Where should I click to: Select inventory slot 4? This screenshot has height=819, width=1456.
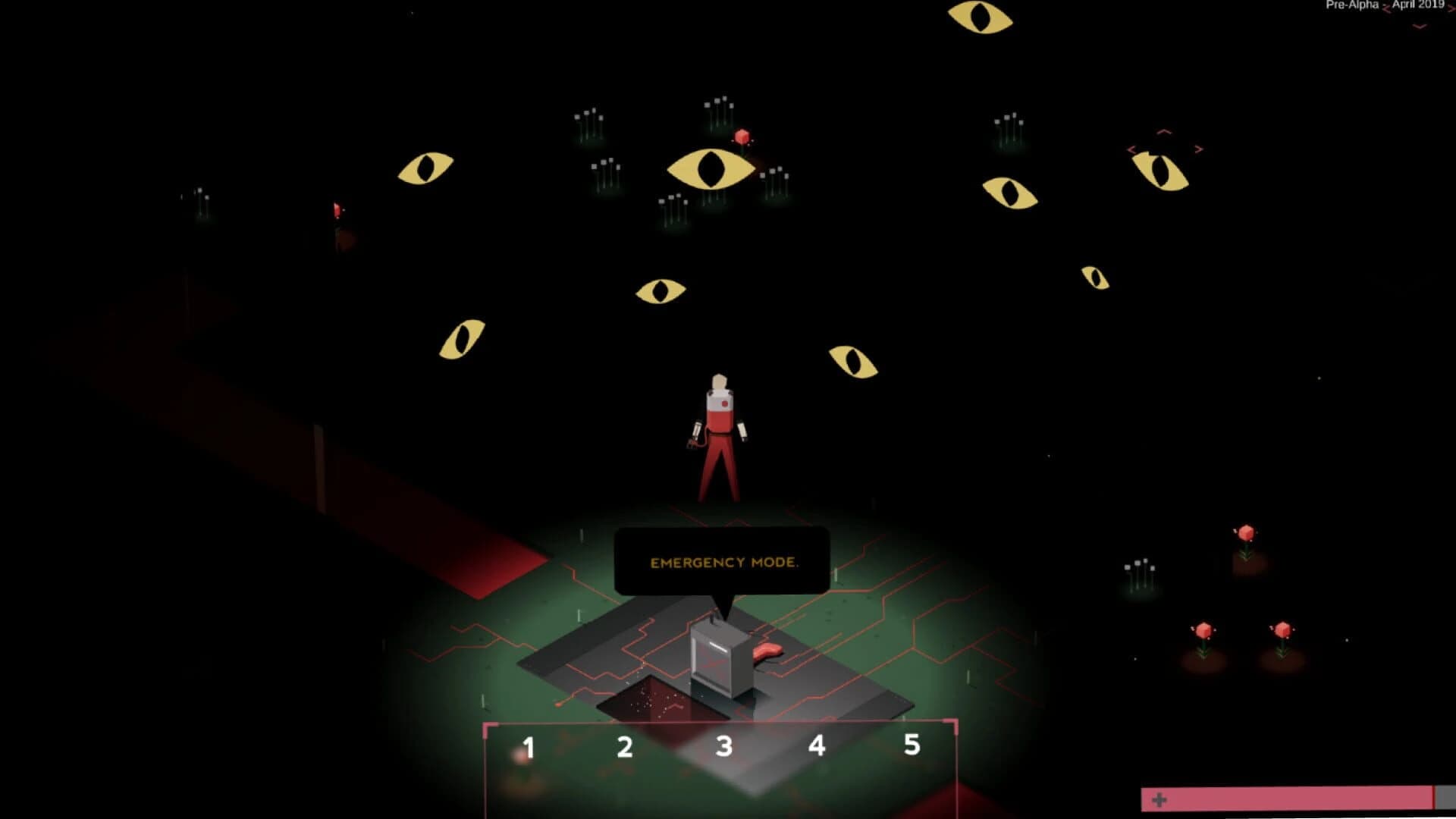coord(817,745)
